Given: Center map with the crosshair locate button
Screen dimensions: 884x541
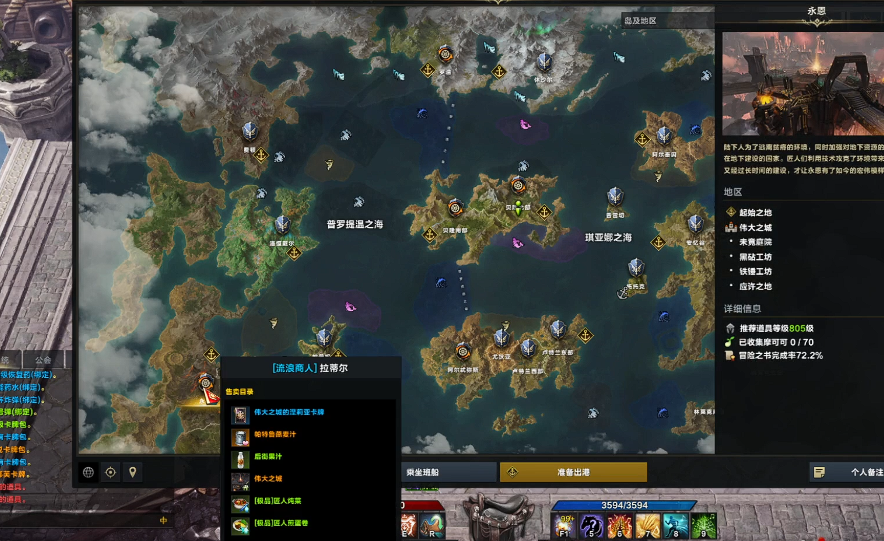Looking at the screenshot, I should [x=111, y=472].
